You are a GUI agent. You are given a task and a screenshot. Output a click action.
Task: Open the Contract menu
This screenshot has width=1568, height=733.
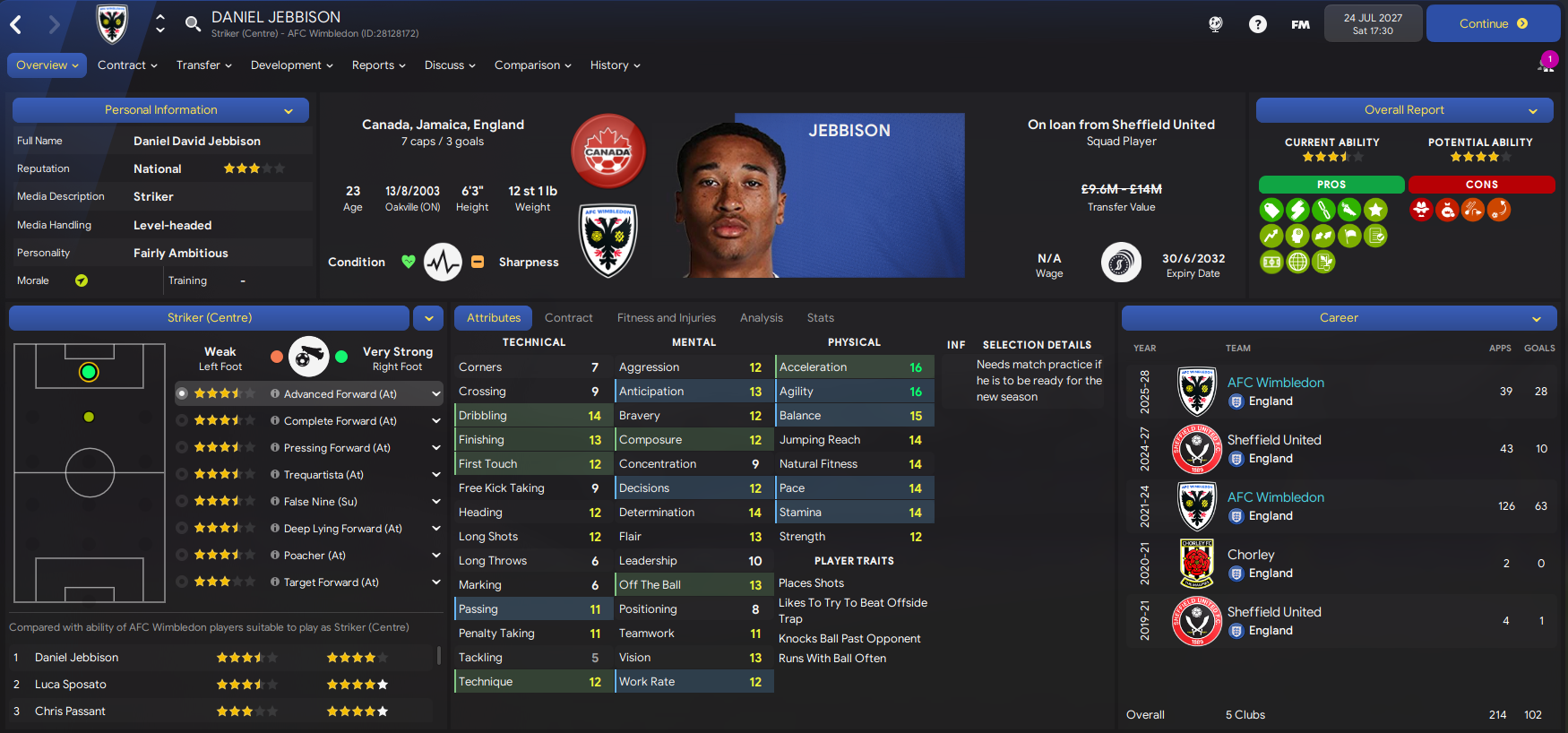[x=127, y=65]
